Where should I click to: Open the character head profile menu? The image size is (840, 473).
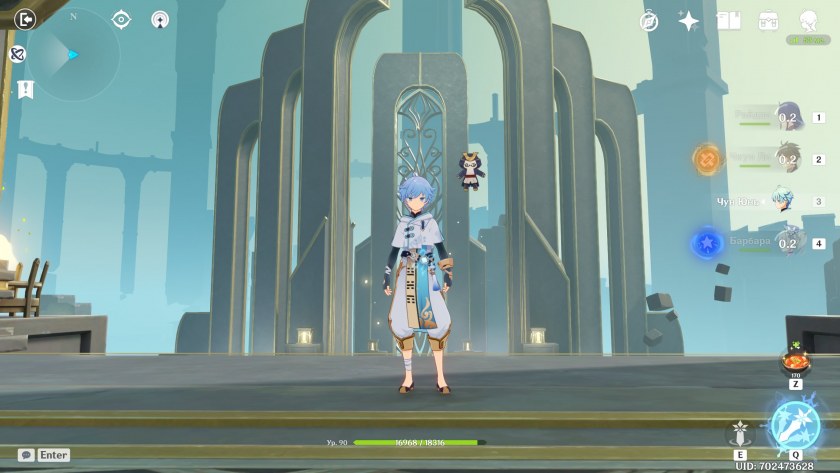click(x=808, y=21)
